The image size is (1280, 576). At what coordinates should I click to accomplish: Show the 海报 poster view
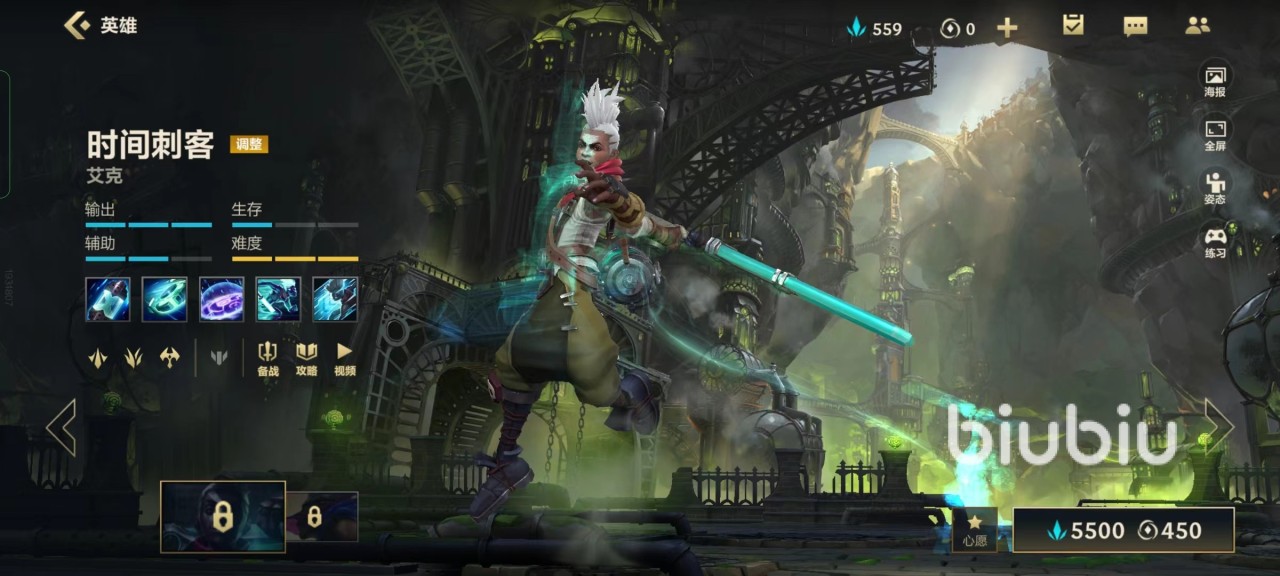tap(1215, 81)
